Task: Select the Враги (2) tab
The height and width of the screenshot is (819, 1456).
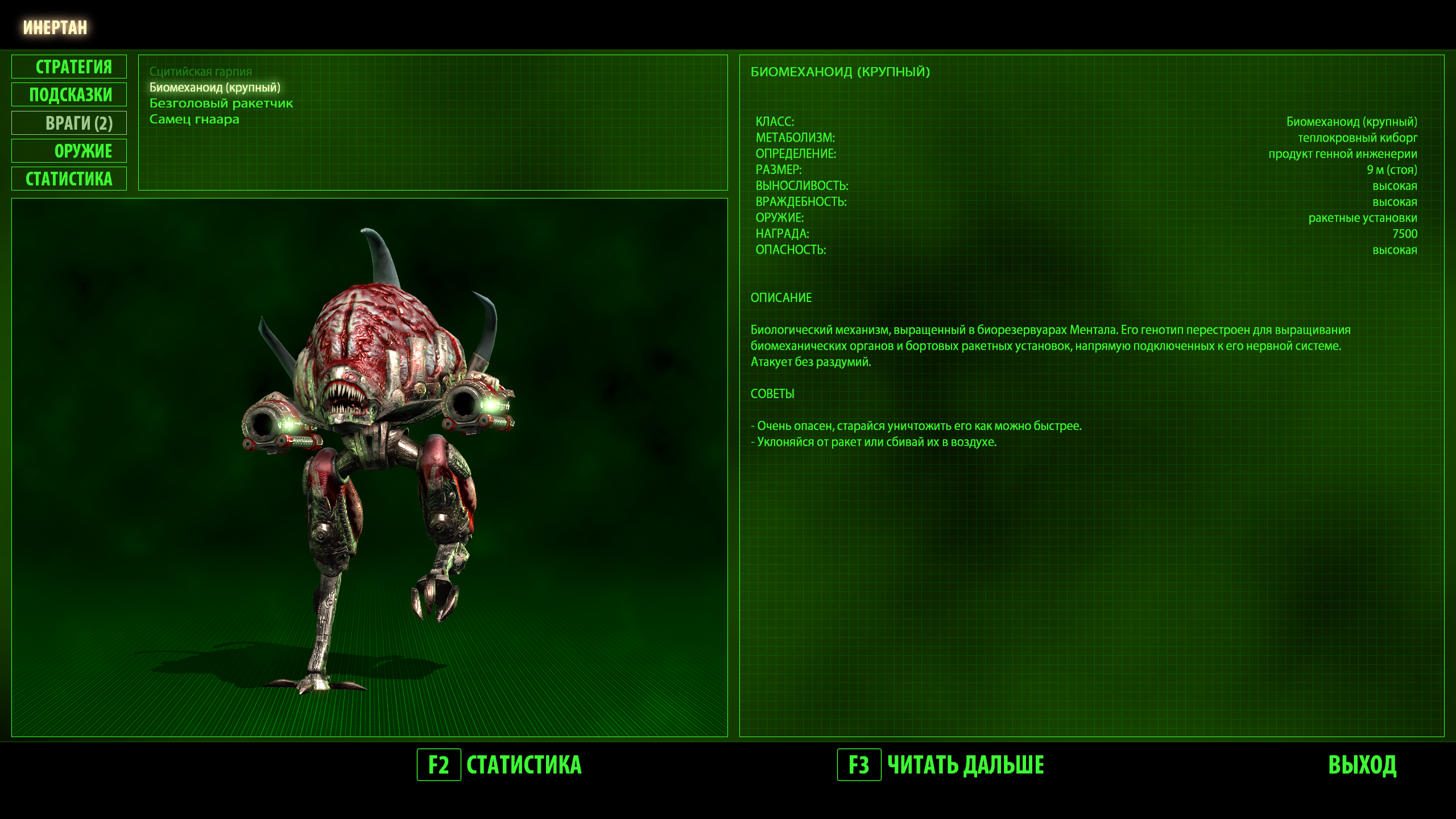Action: [x=69, y=123]
